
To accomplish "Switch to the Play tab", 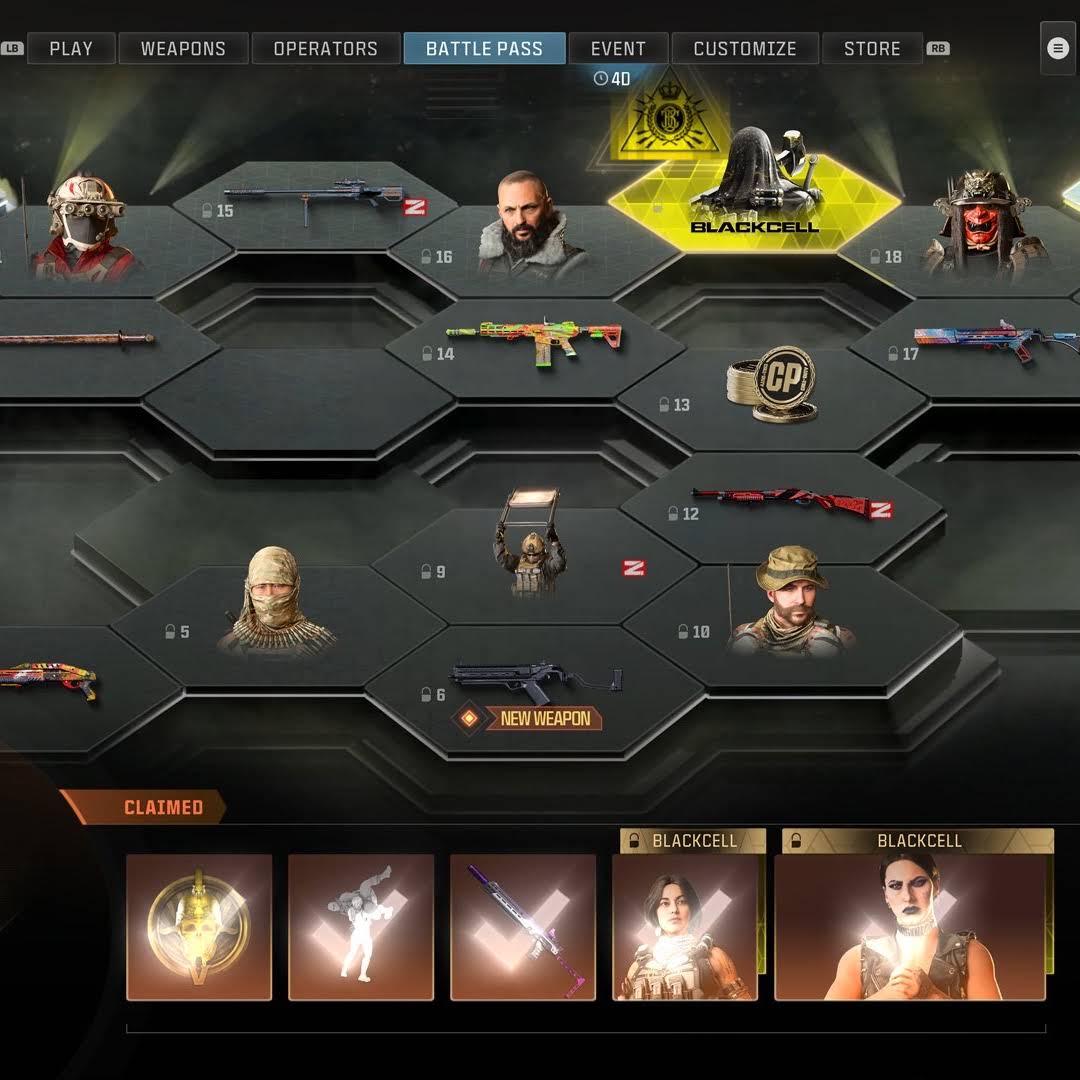I will (71, 48).
